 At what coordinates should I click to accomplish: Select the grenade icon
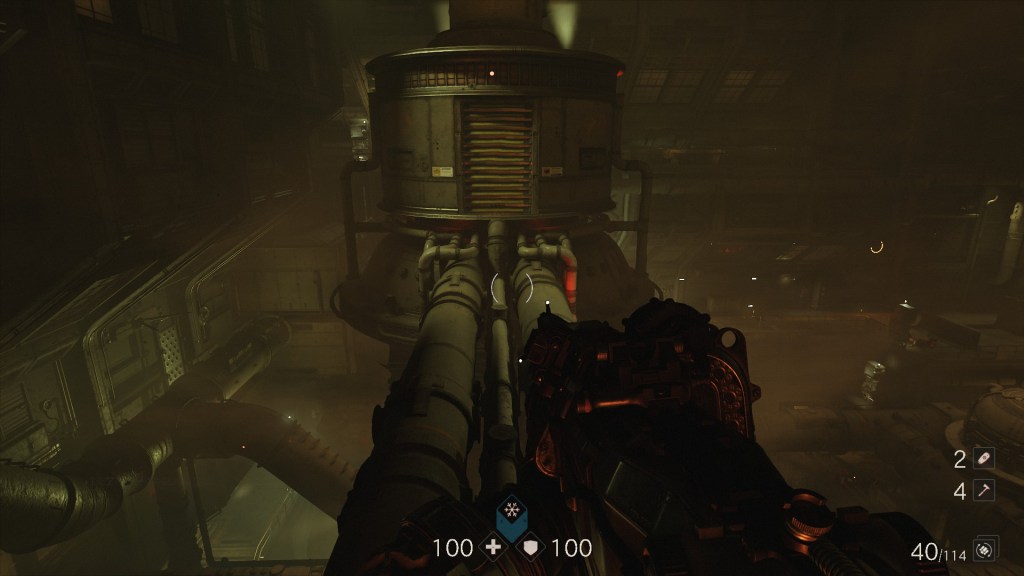tap(986, 459)
